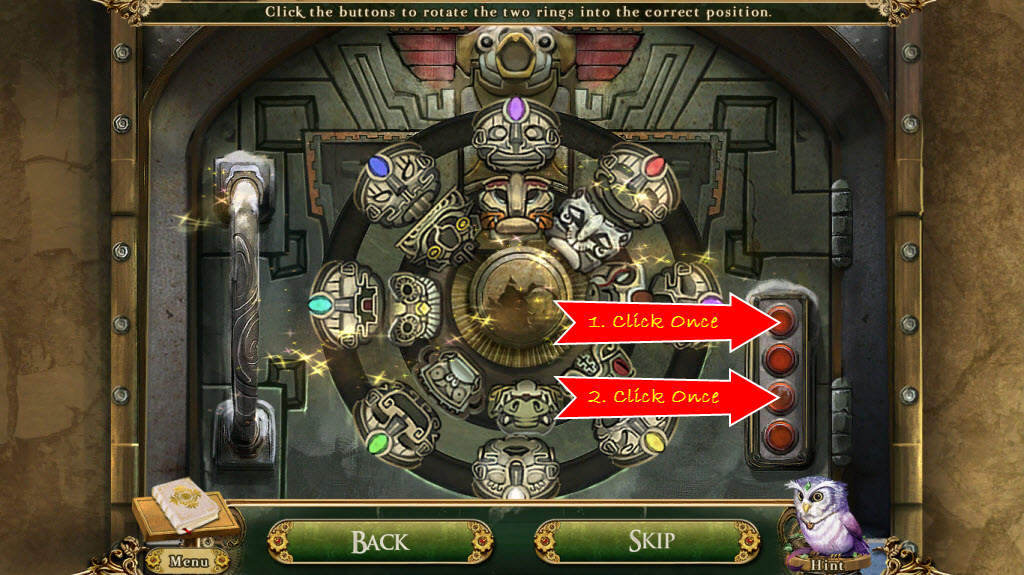Skip the ring puzzle
The height and width of the screenshot is (575, 1024).
[x=650, y=542]
